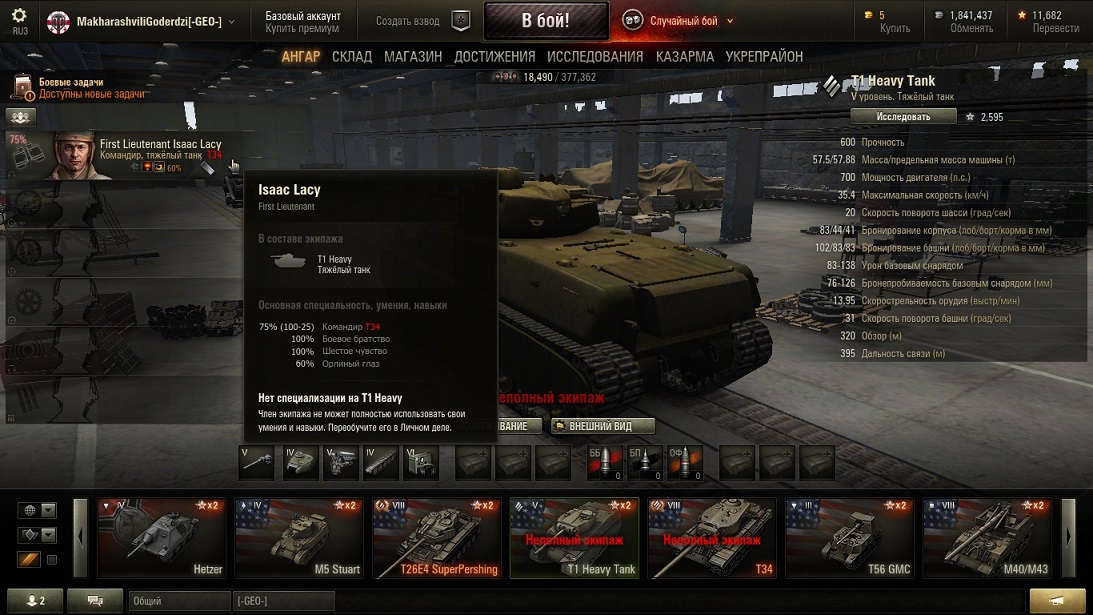Image resolution: width=1093 pixels, height=615 pixels.
Task: Select the M40/M43 artillery tank
Action: pyautogui.click(x=986, y=538)
